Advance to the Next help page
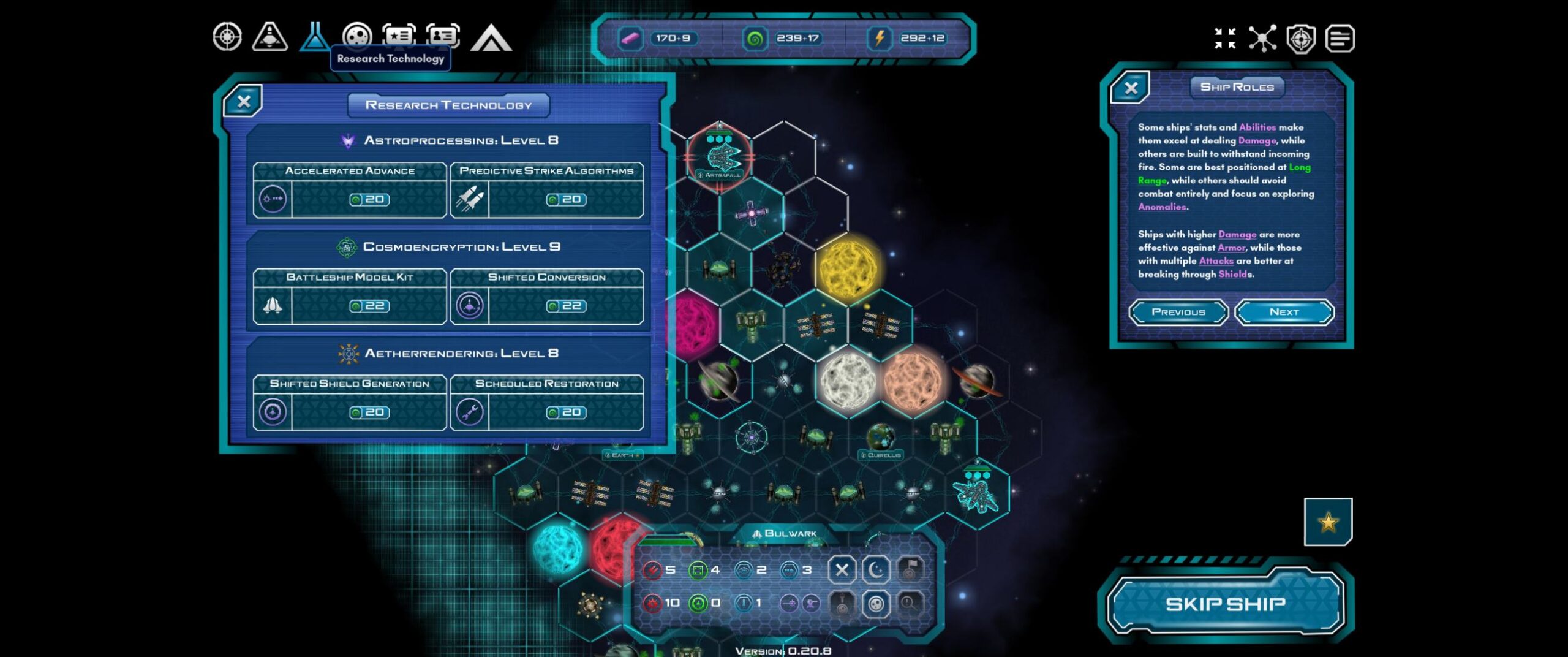This screenshot has width=1568, height=657. pyautogui.click(x=1284, y=312)
